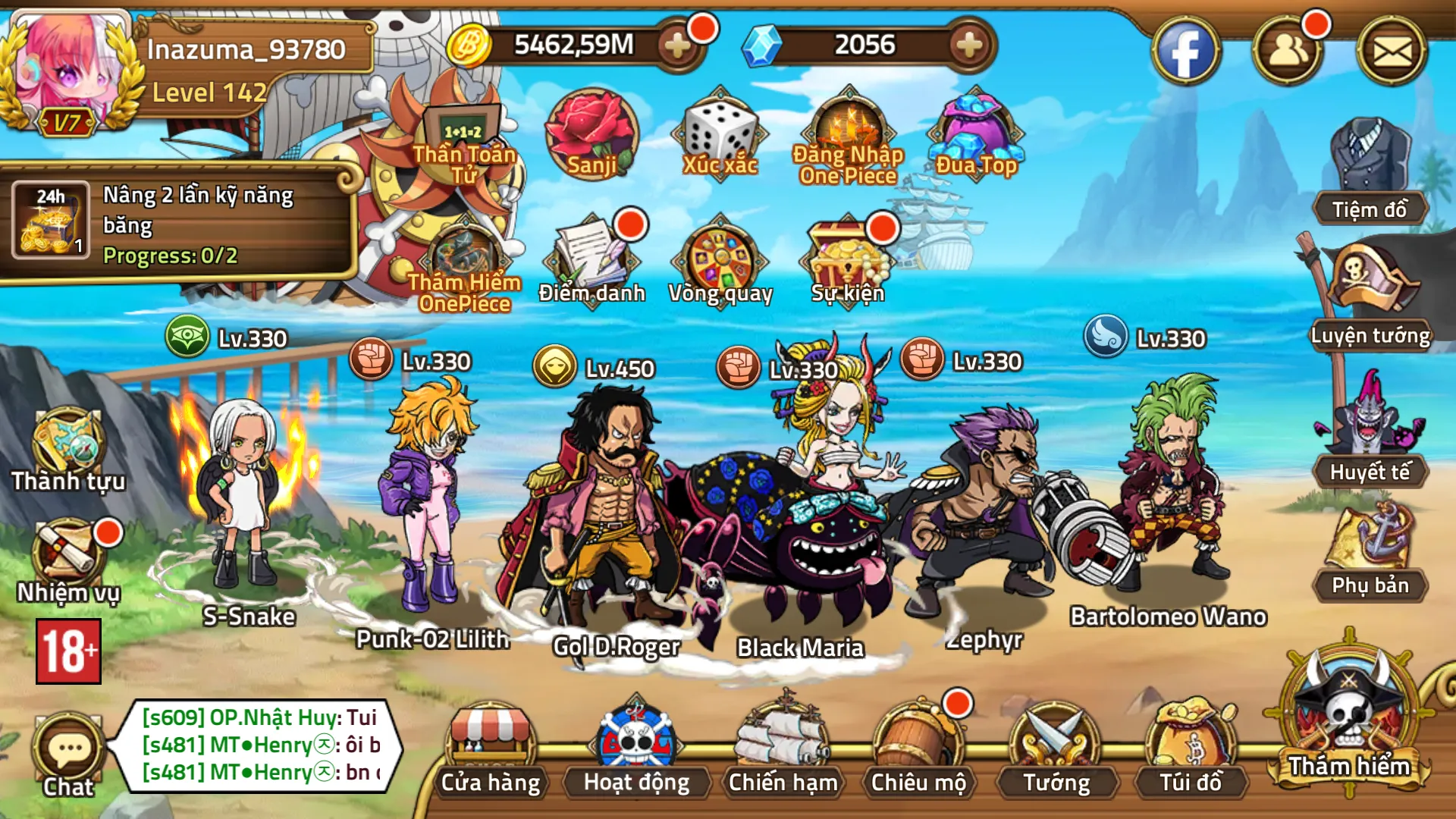Spin the Vòng quay wheel
1456x819 pixels.
[x=720, y=258]
